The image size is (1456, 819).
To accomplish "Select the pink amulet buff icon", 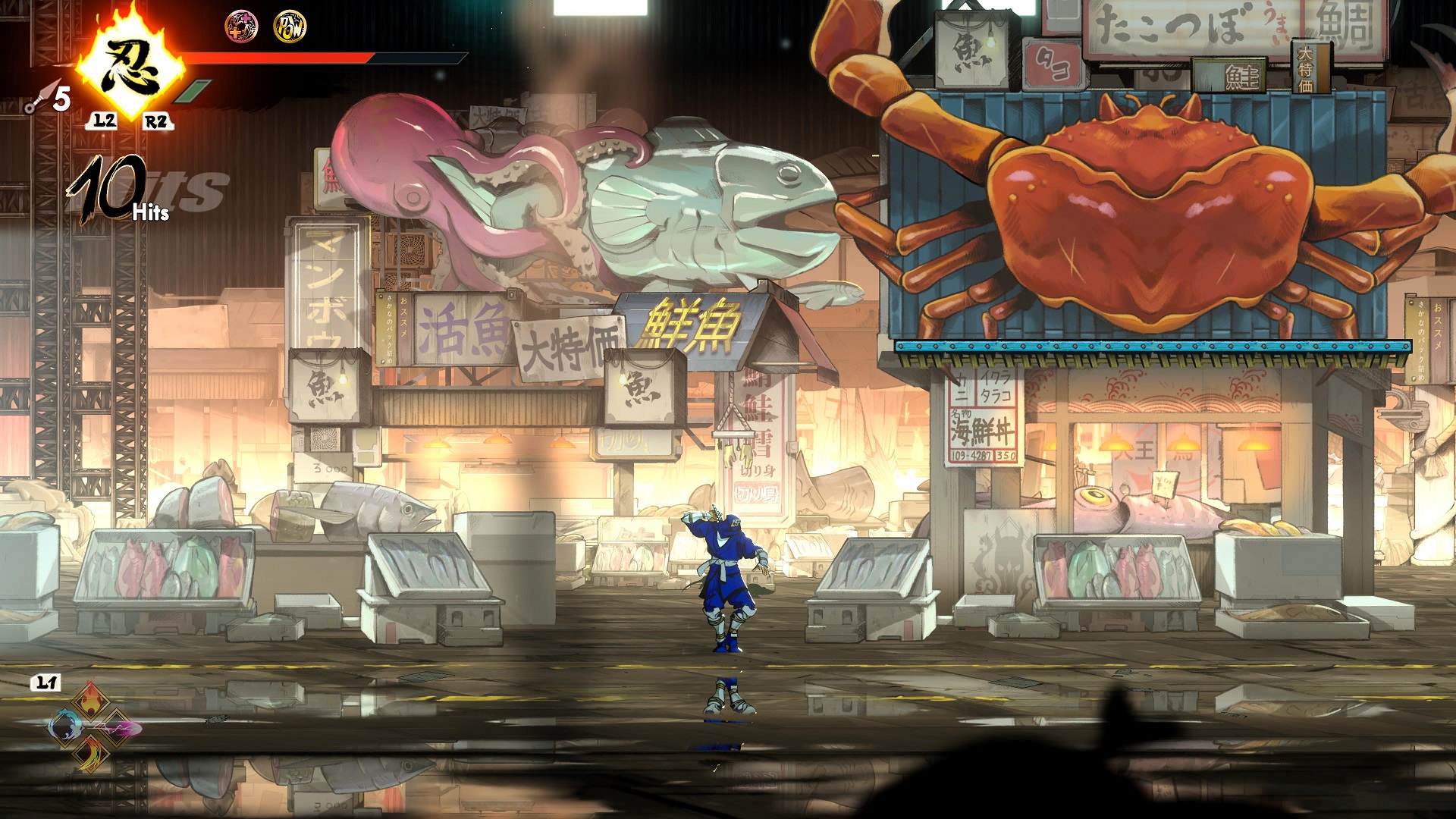I will pos(242,27).
